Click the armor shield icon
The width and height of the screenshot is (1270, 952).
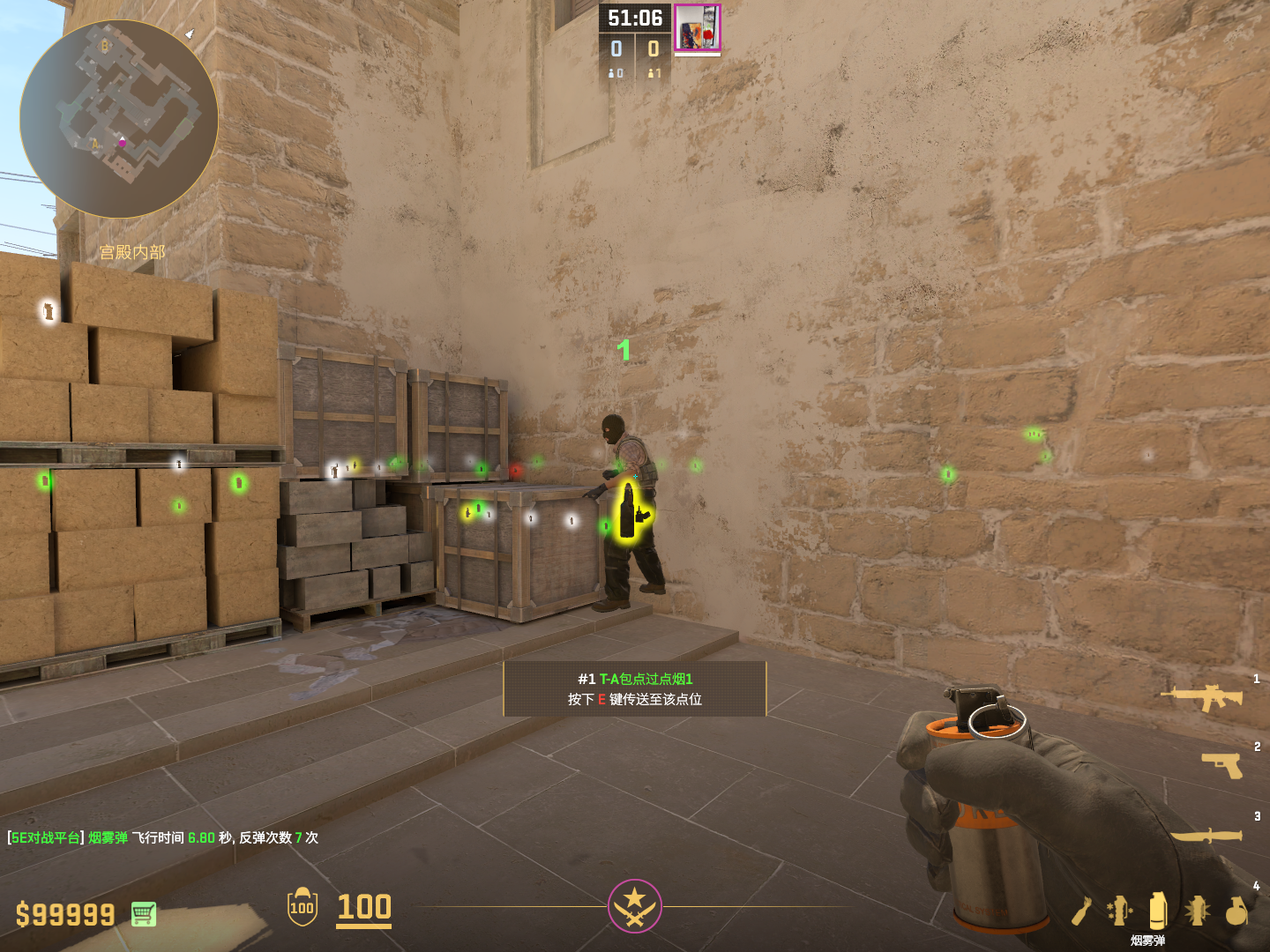tap(303, 906)
